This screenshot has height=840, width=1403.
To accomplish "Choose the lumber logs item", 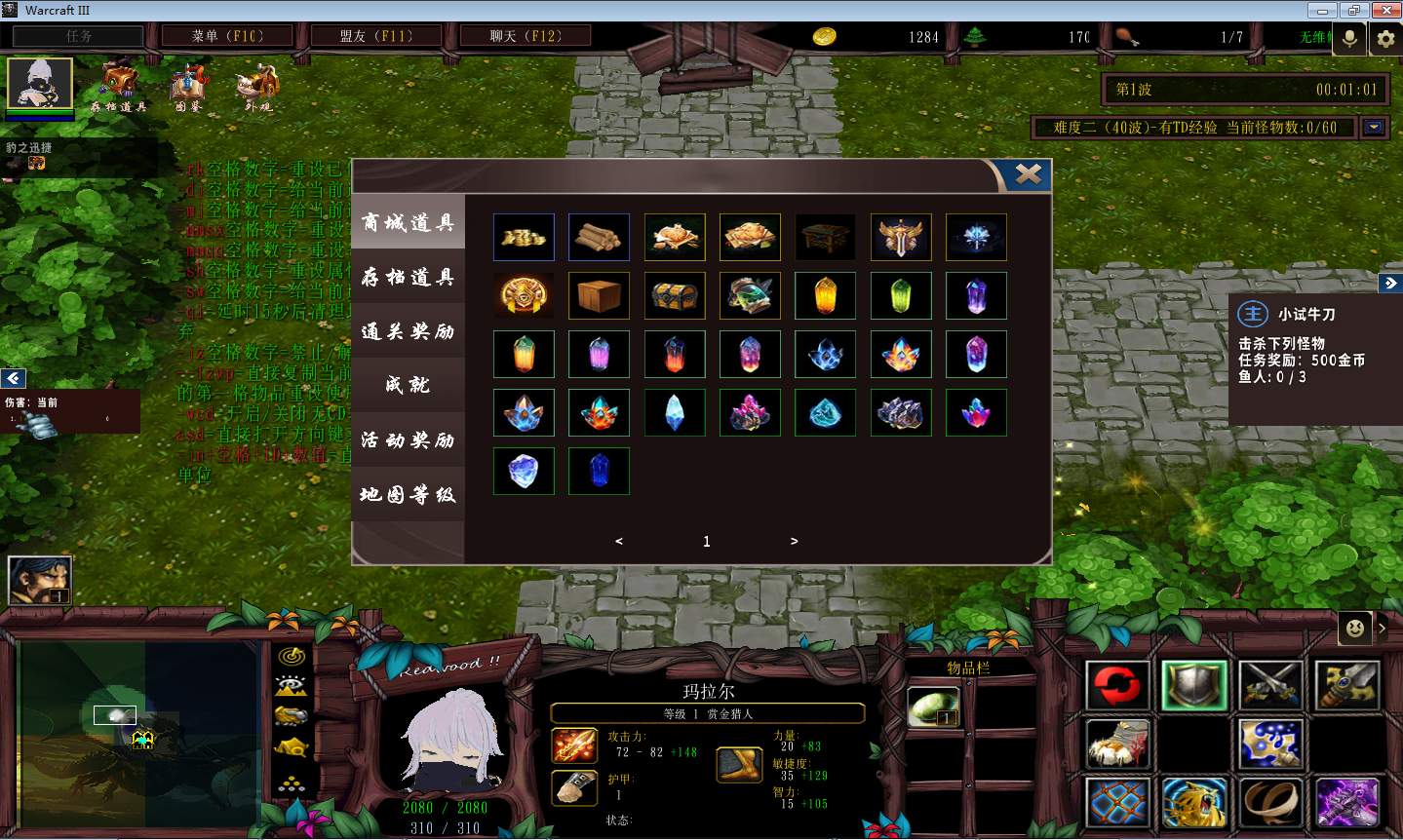I will [x=599, y=238].
